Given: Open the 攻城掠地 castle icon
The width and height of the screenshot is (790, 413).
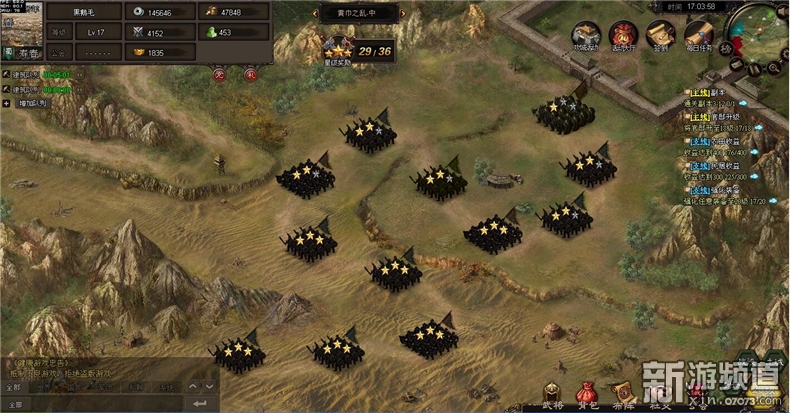Looking at the screenshot, I should coord(587,34).
